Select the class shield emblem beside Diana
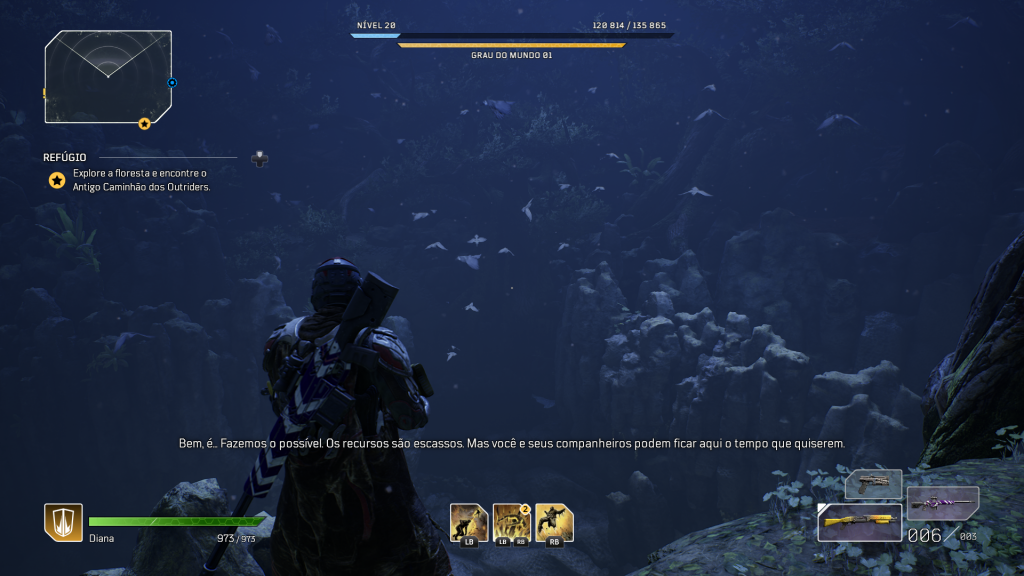 pos(63,522)
